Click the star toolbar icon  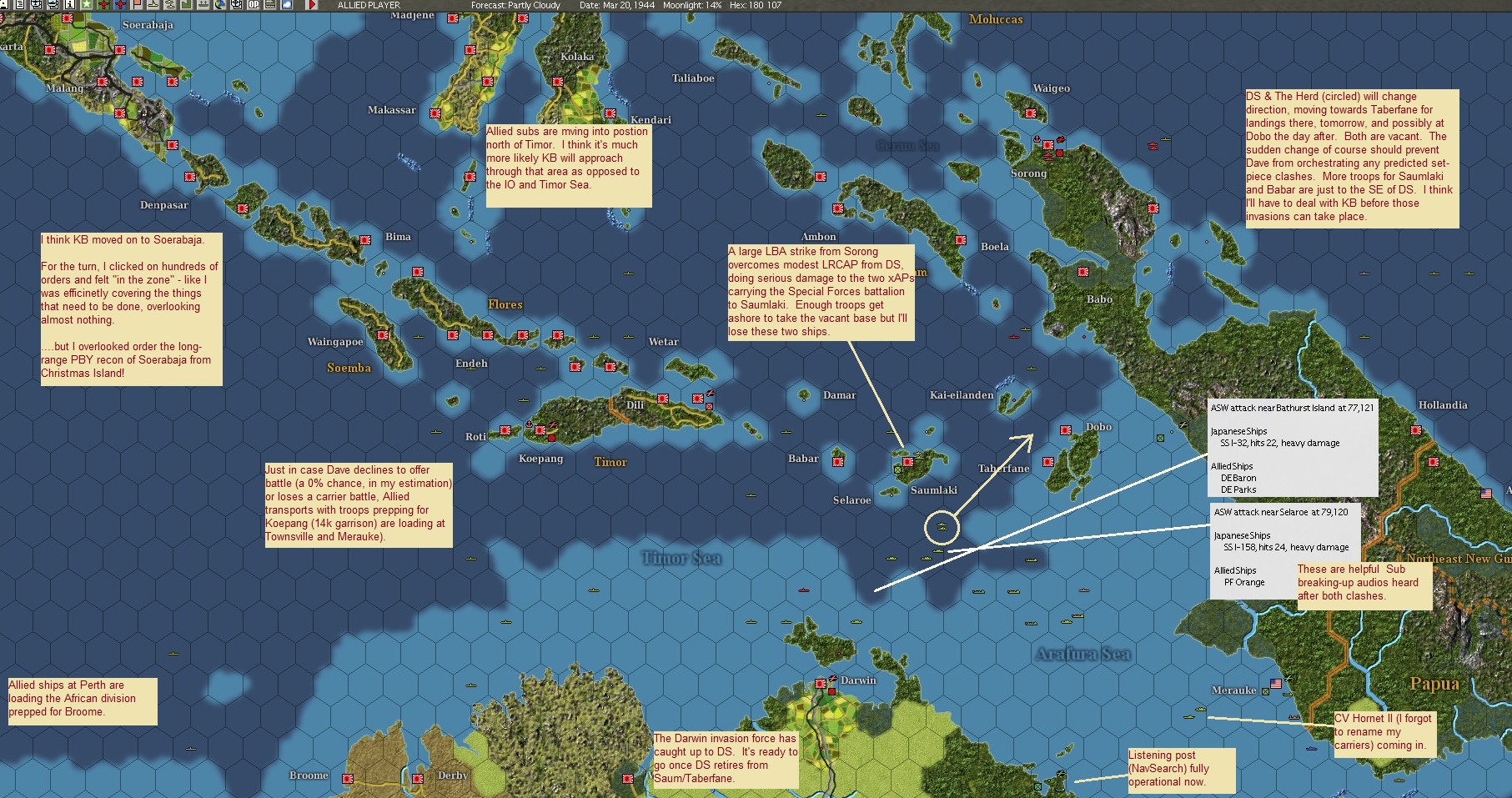(87, 5)
